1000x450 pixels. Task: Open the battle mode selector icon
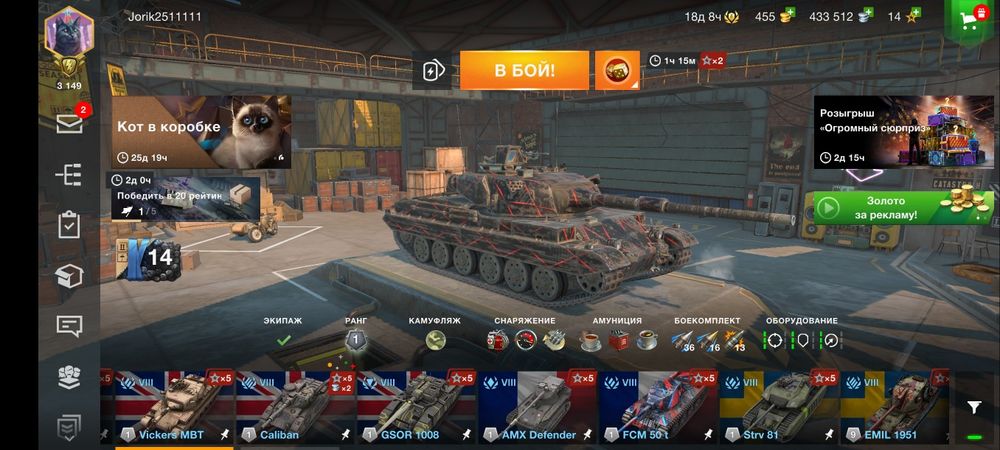click(617, 70)
